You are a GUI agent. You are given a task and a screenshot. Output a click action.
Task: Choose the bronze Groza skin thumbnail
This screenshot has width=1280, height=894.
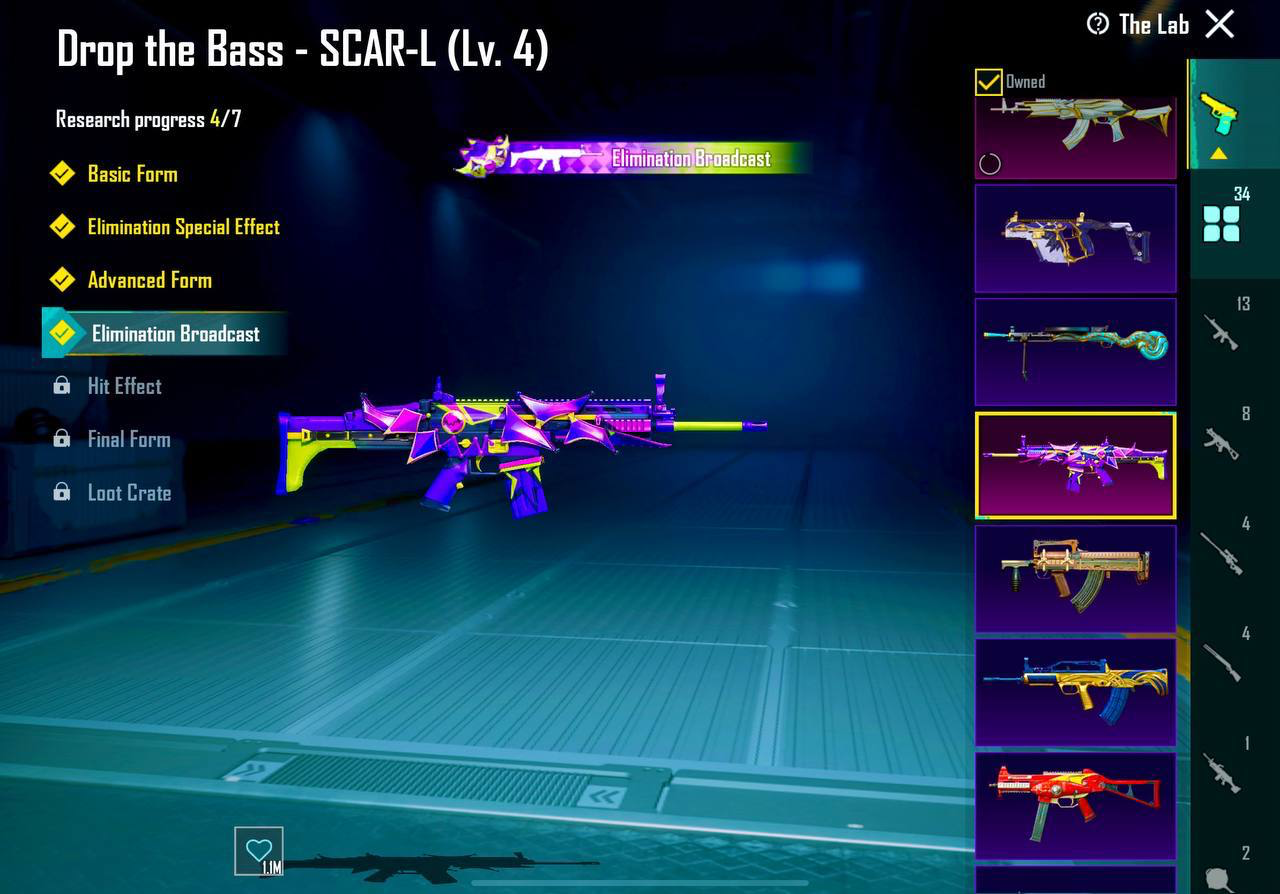point(1075,578)
